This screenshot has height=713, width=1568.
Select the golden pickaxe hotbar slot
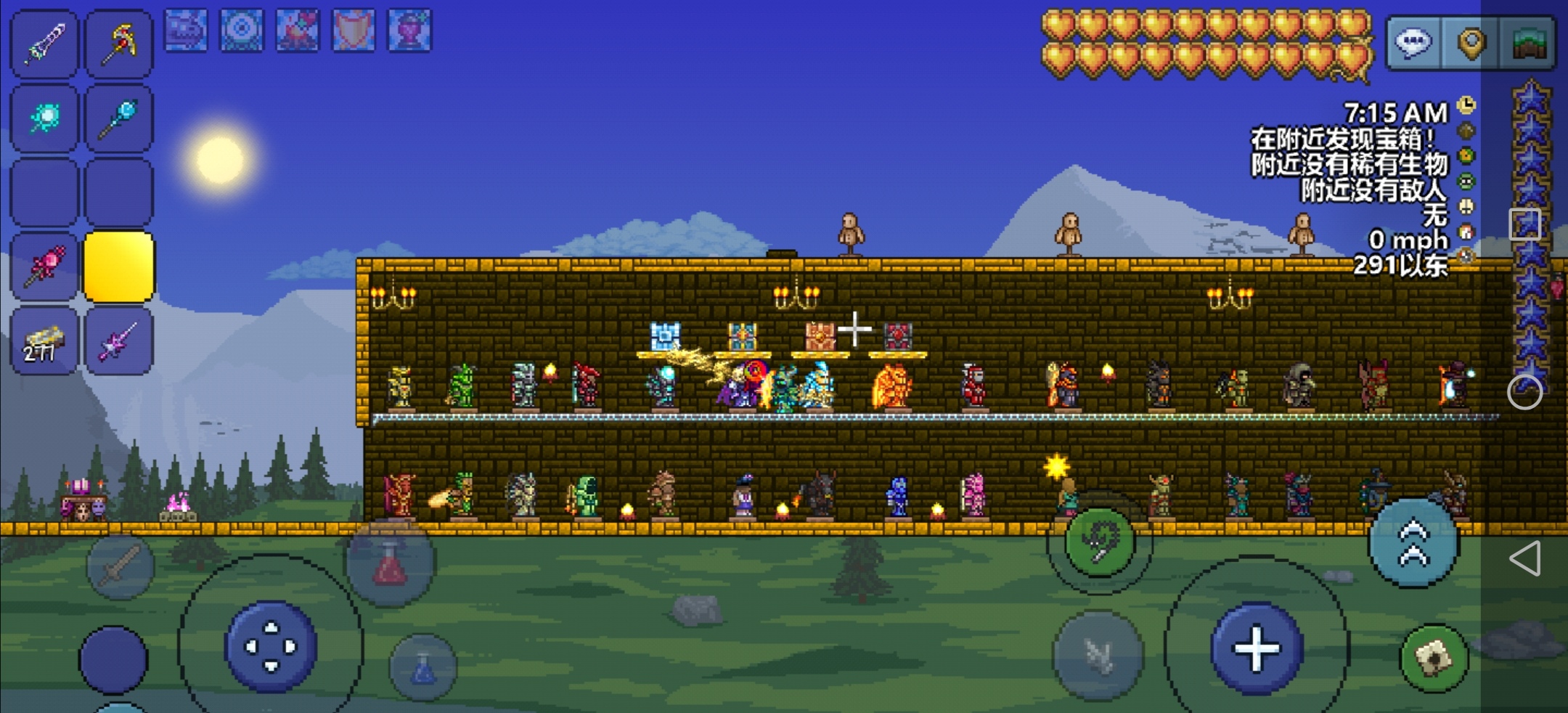click(x=119, y=44)
